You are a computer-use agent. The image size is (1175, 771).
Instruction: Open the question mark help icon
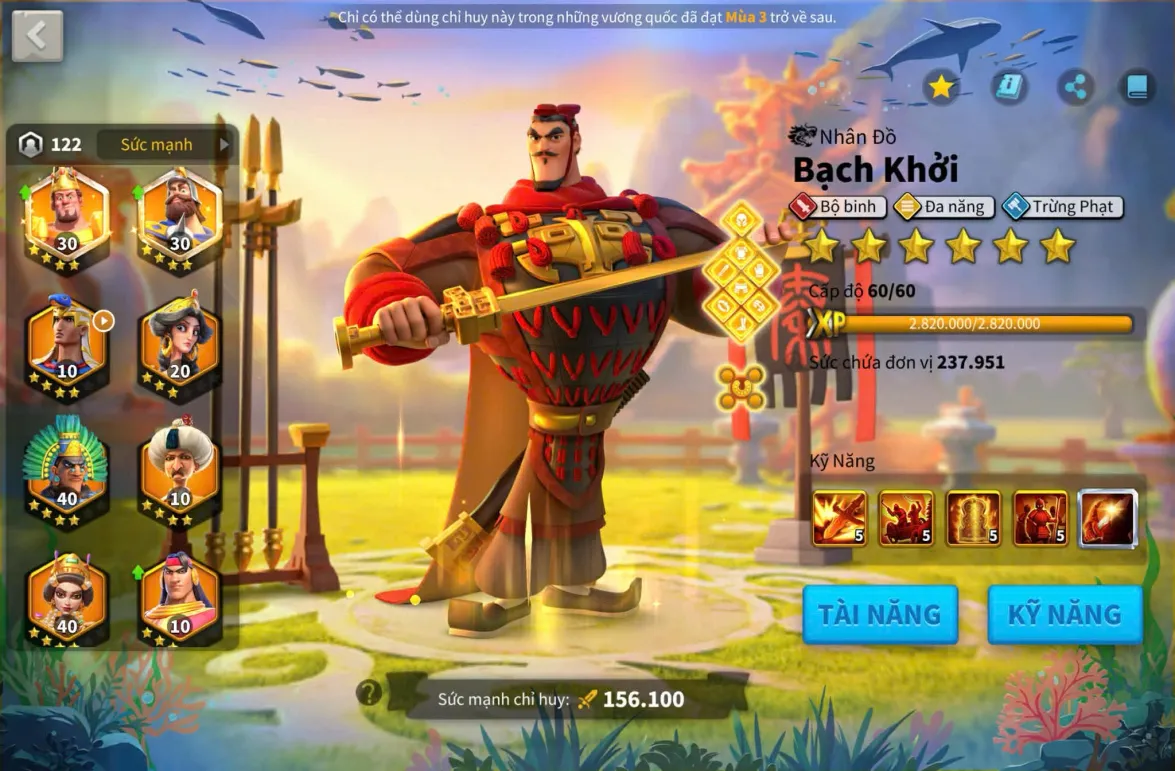point(369,692)
